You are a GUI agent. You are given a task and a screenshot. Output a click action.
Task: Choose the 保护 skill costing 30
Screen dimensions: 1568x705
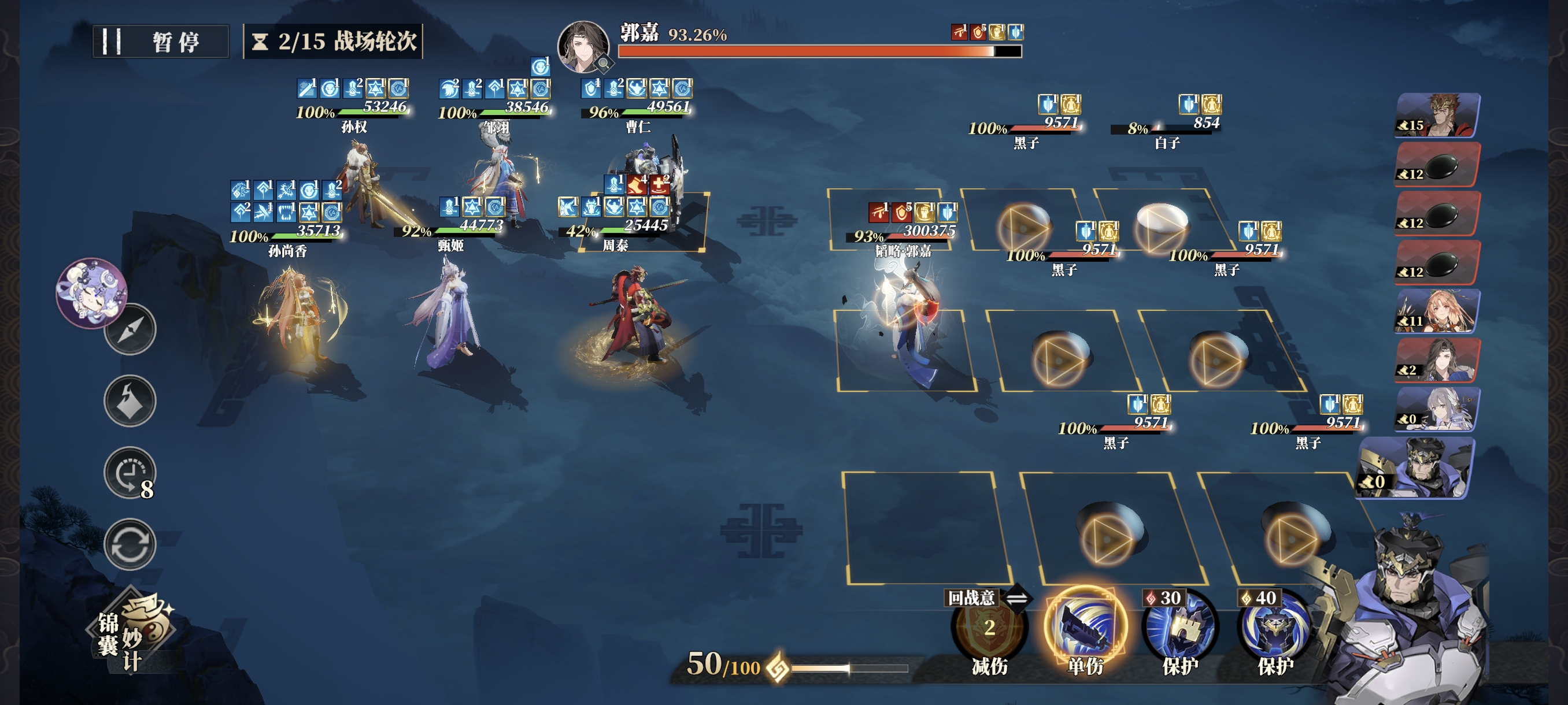point(1179,629)
